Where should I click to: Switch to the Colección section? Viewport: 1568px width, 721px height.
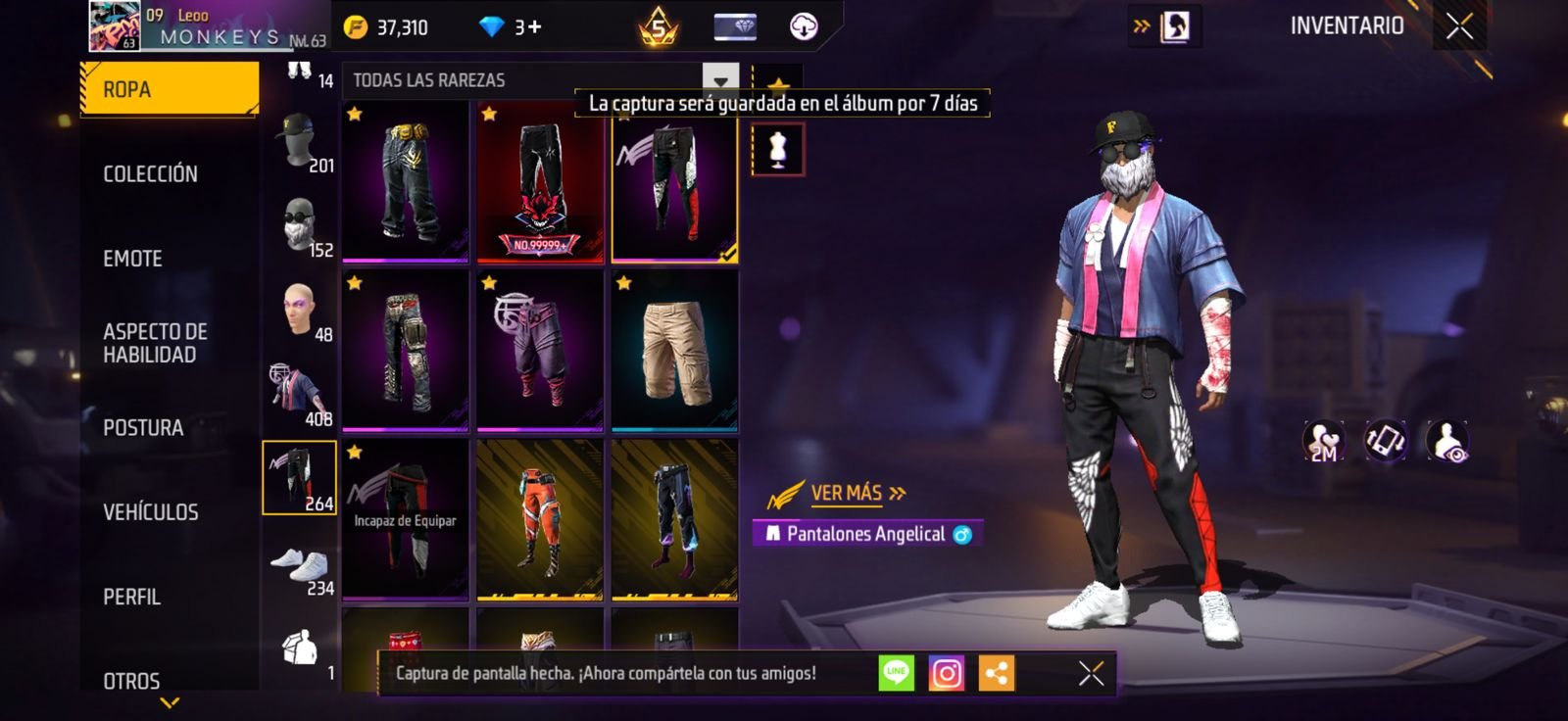[x=151, y=174]
